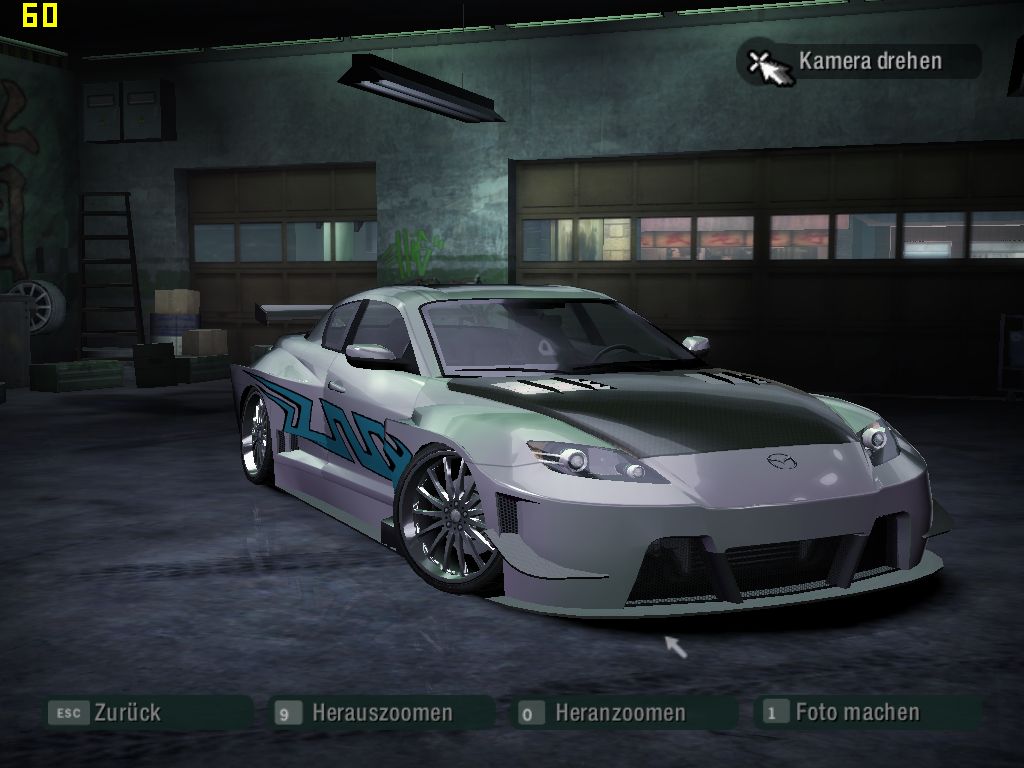Viewport: 1024px width, 768px height.
Task: Take a photo with Foto machen
Action: click(856, 713)
